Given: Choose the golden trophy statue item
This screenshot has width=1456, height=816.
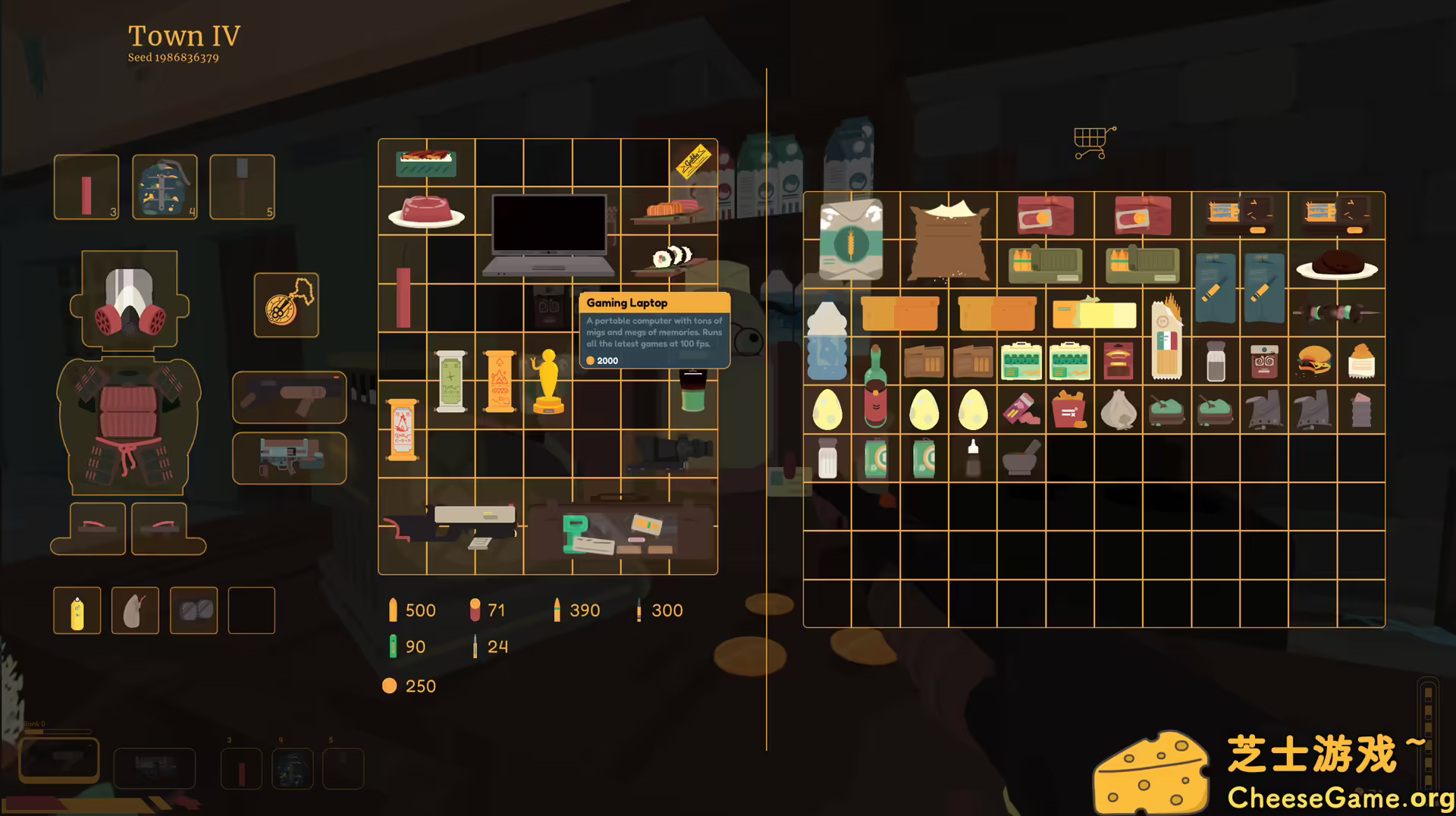Looking at the screenshot, I should tap(548, 381).
